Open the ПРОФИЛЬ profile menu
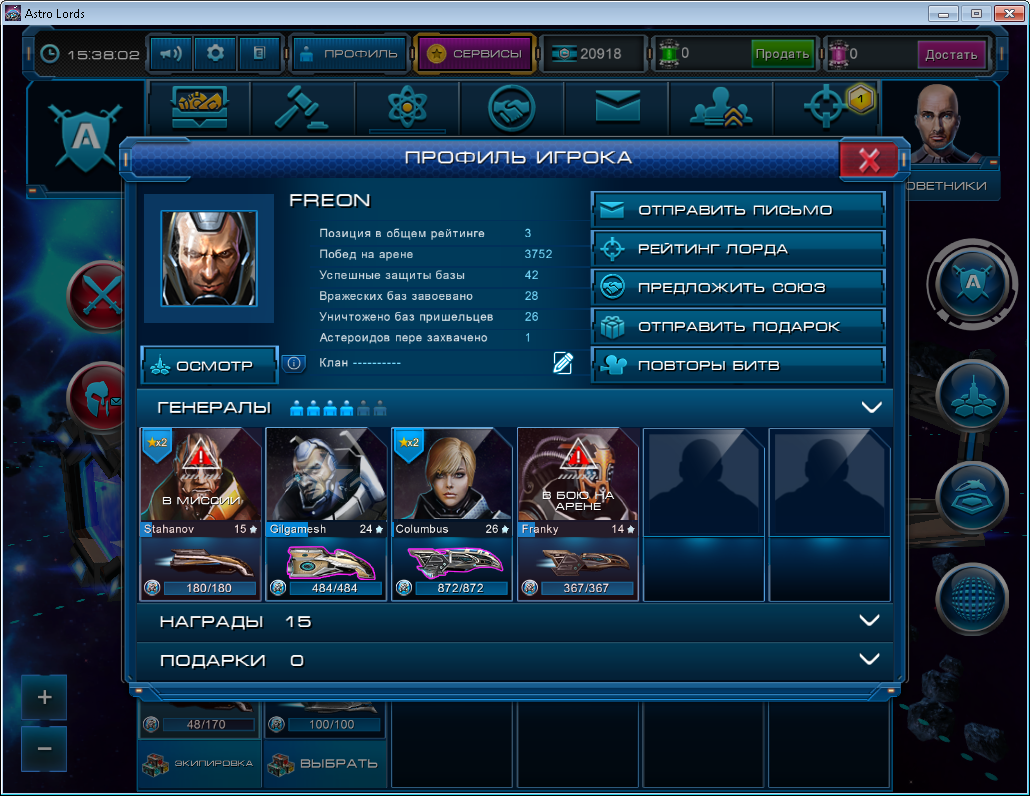 [x=349, y=54]
